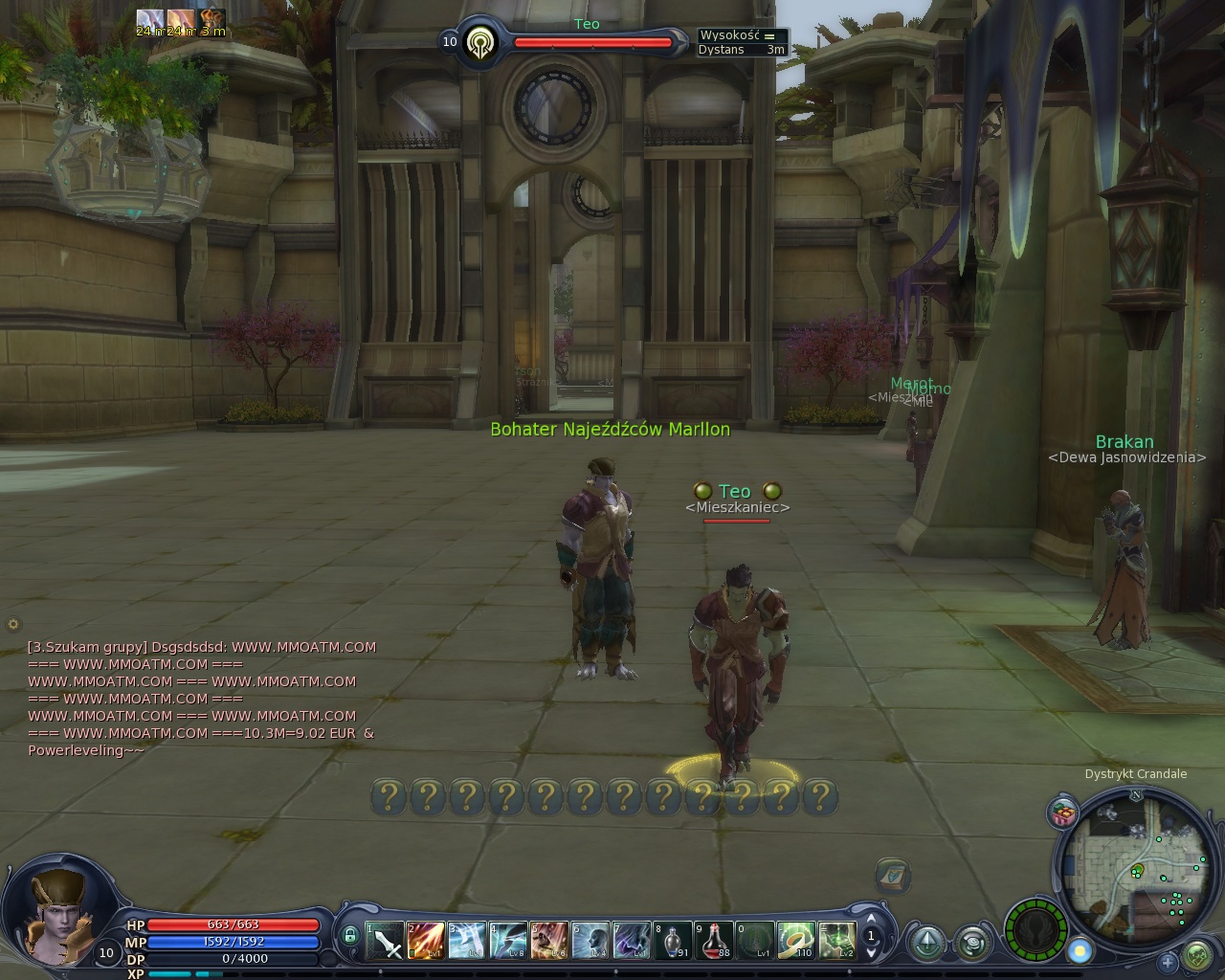
Task: Click the Teo target frame emblem
Action: tap(479, 43)
